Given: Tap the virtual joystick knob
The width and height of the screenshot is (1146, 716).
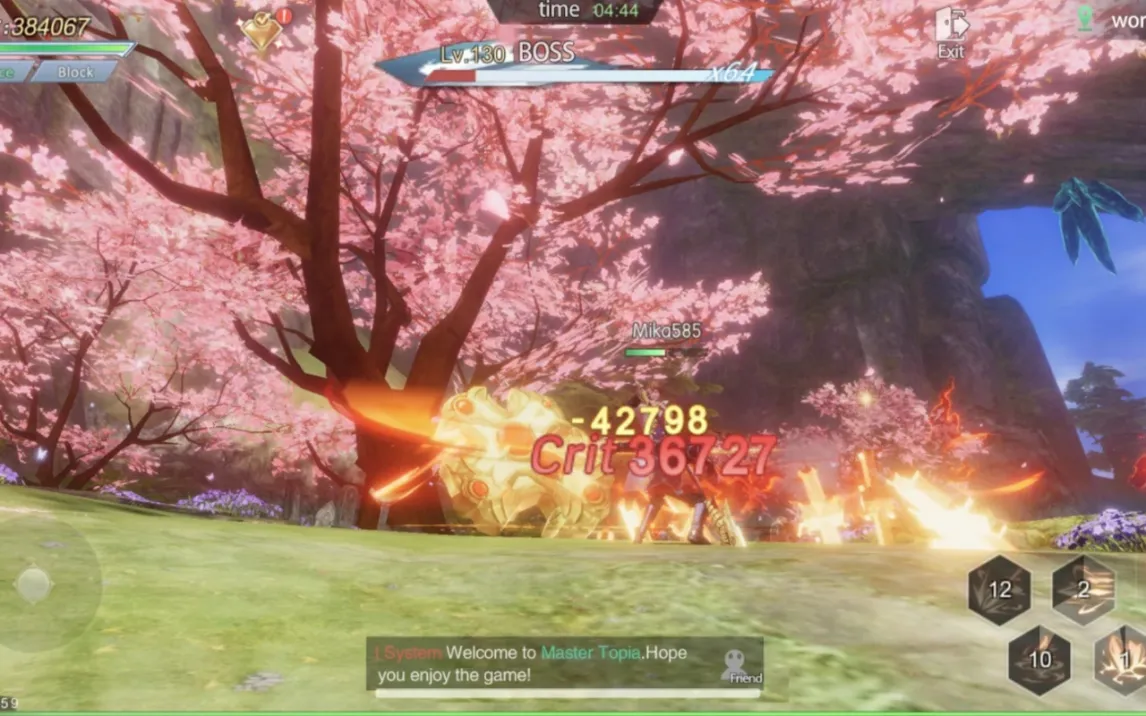Looking at the screenshot, I should coord(34,585).
